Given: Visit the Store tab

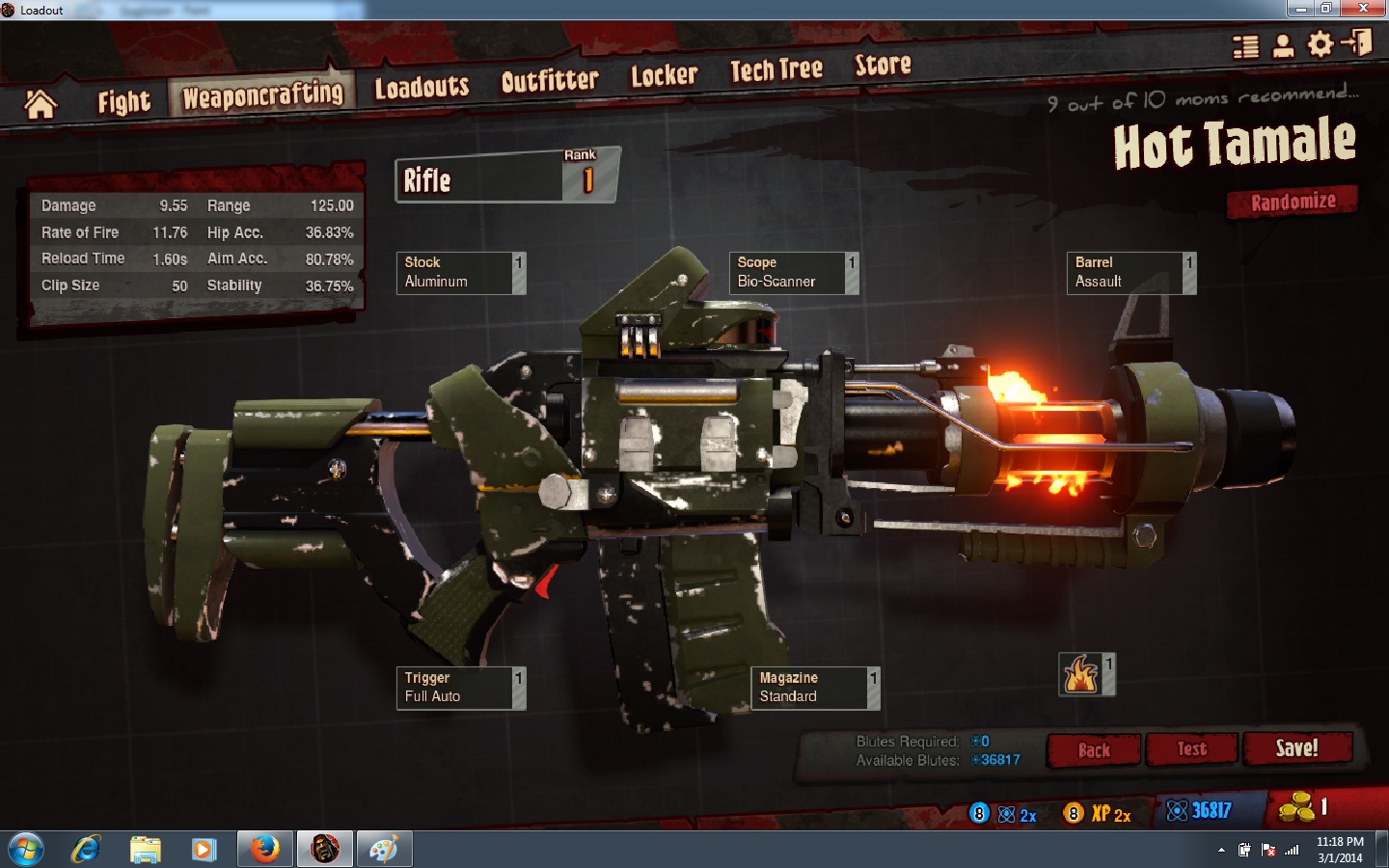Looking at the screenshot, I should click(883, 65).
